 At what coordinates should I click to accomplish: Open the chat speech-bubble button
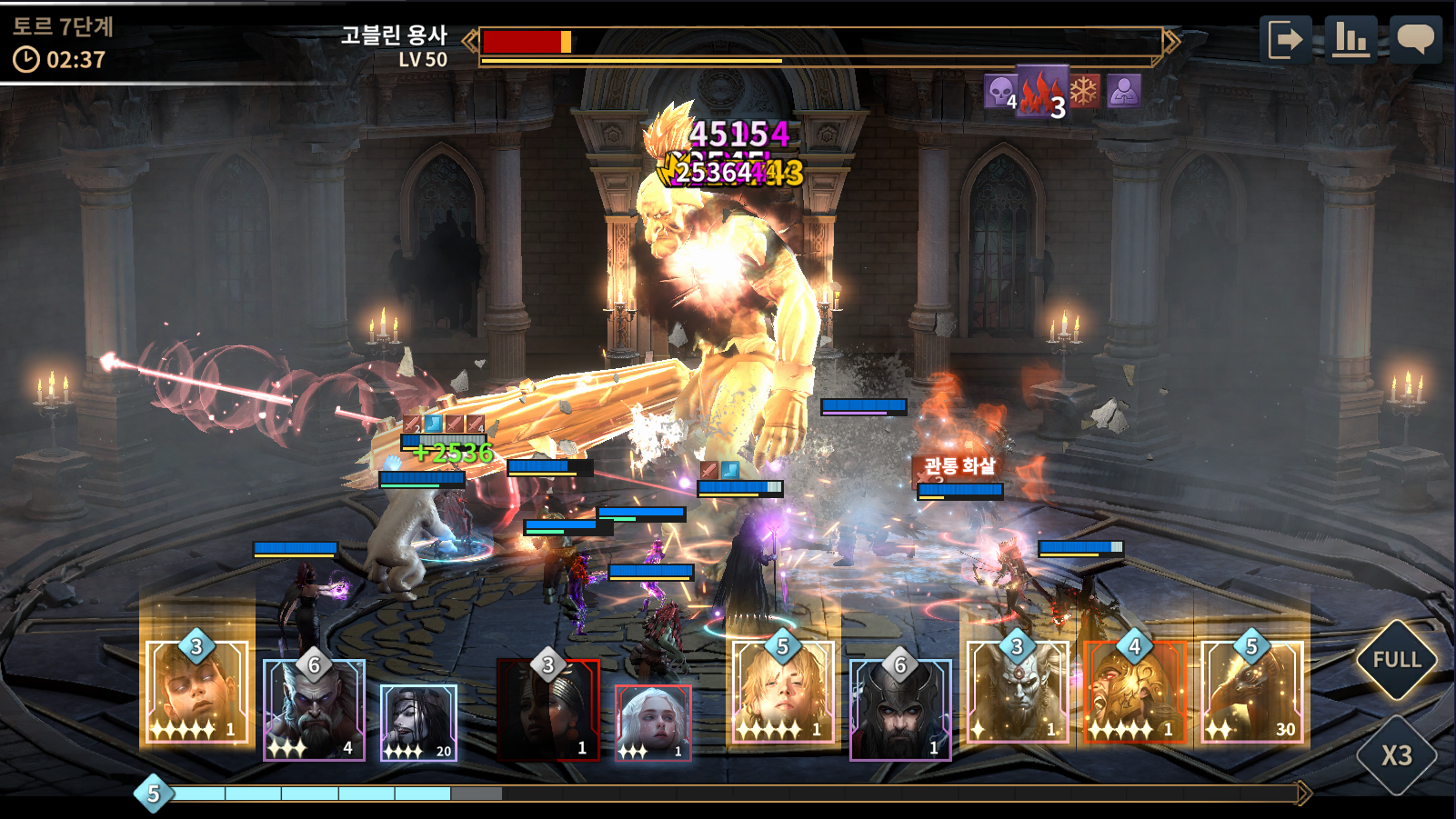point(1415,40)
